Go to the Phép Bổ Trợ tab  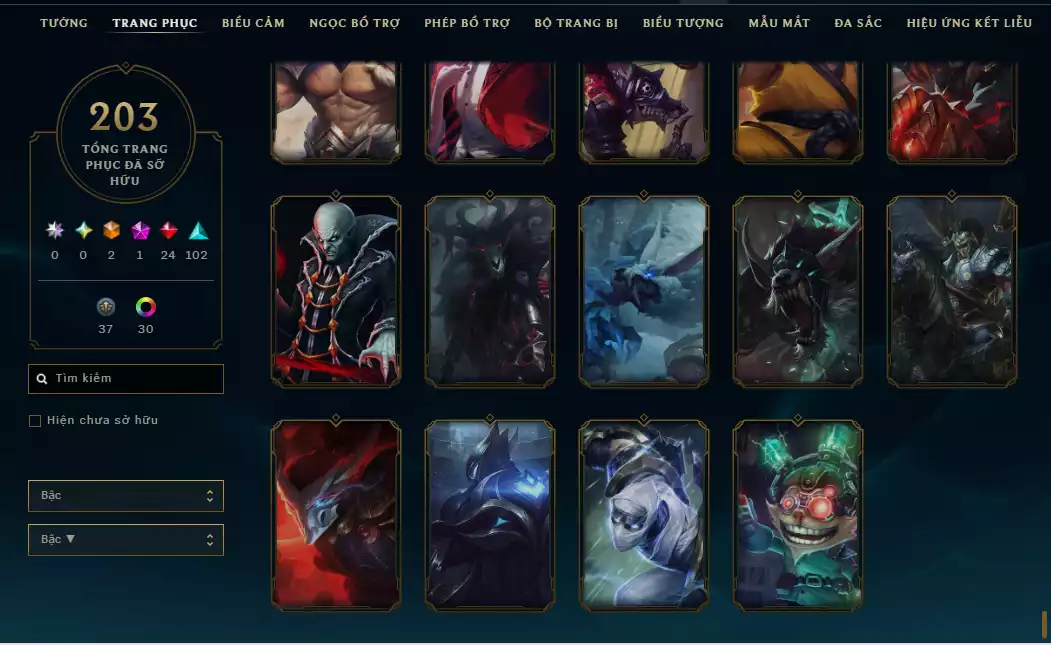(467, 23)
